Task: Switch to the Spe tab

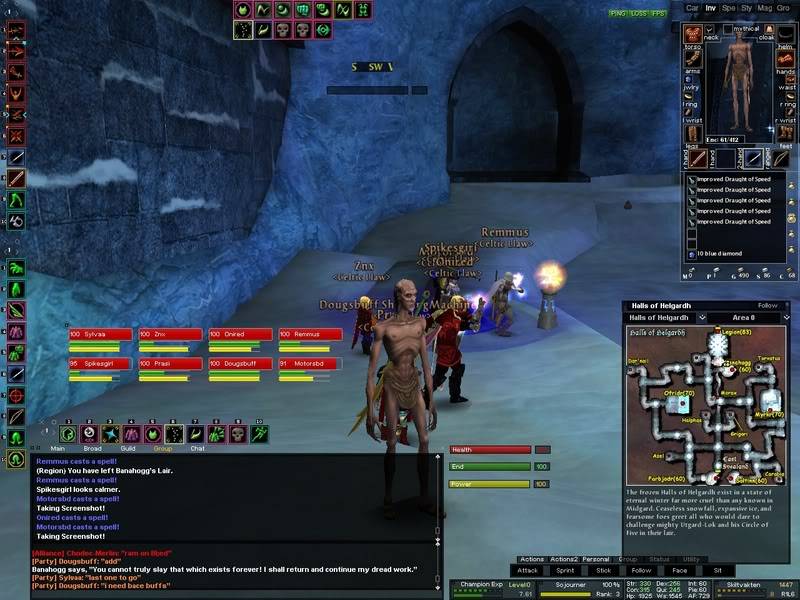Action: click(x=729, y=8)
